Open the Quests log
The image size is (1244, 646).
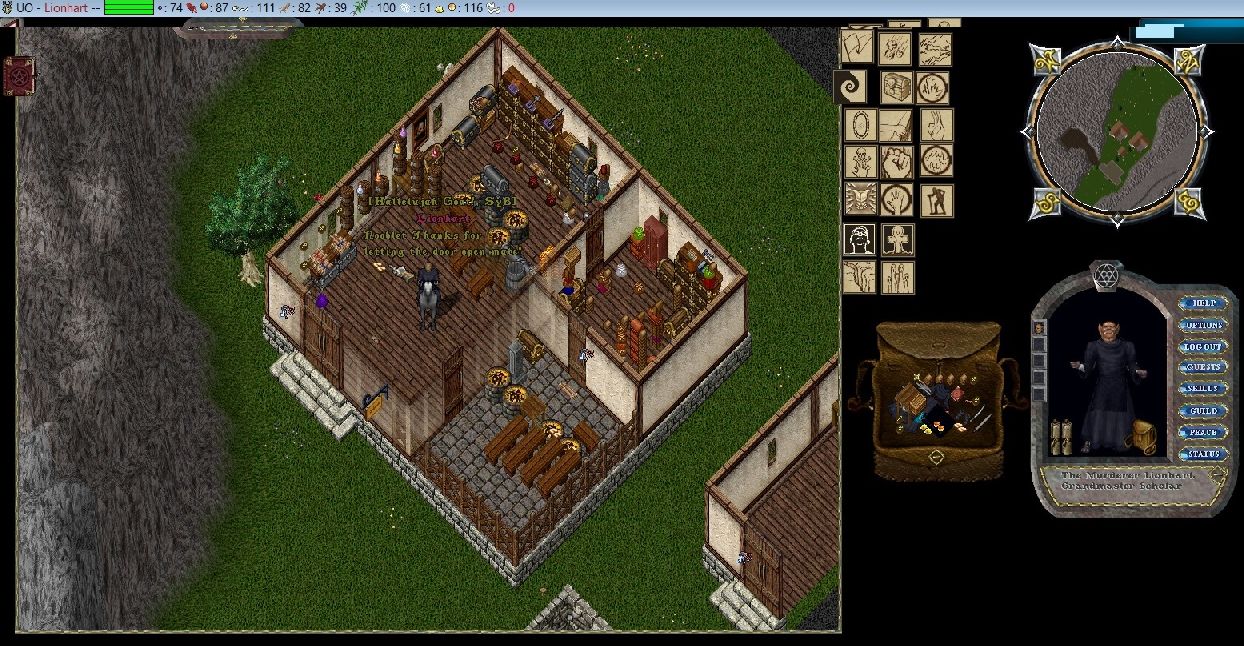(1203, 368)
